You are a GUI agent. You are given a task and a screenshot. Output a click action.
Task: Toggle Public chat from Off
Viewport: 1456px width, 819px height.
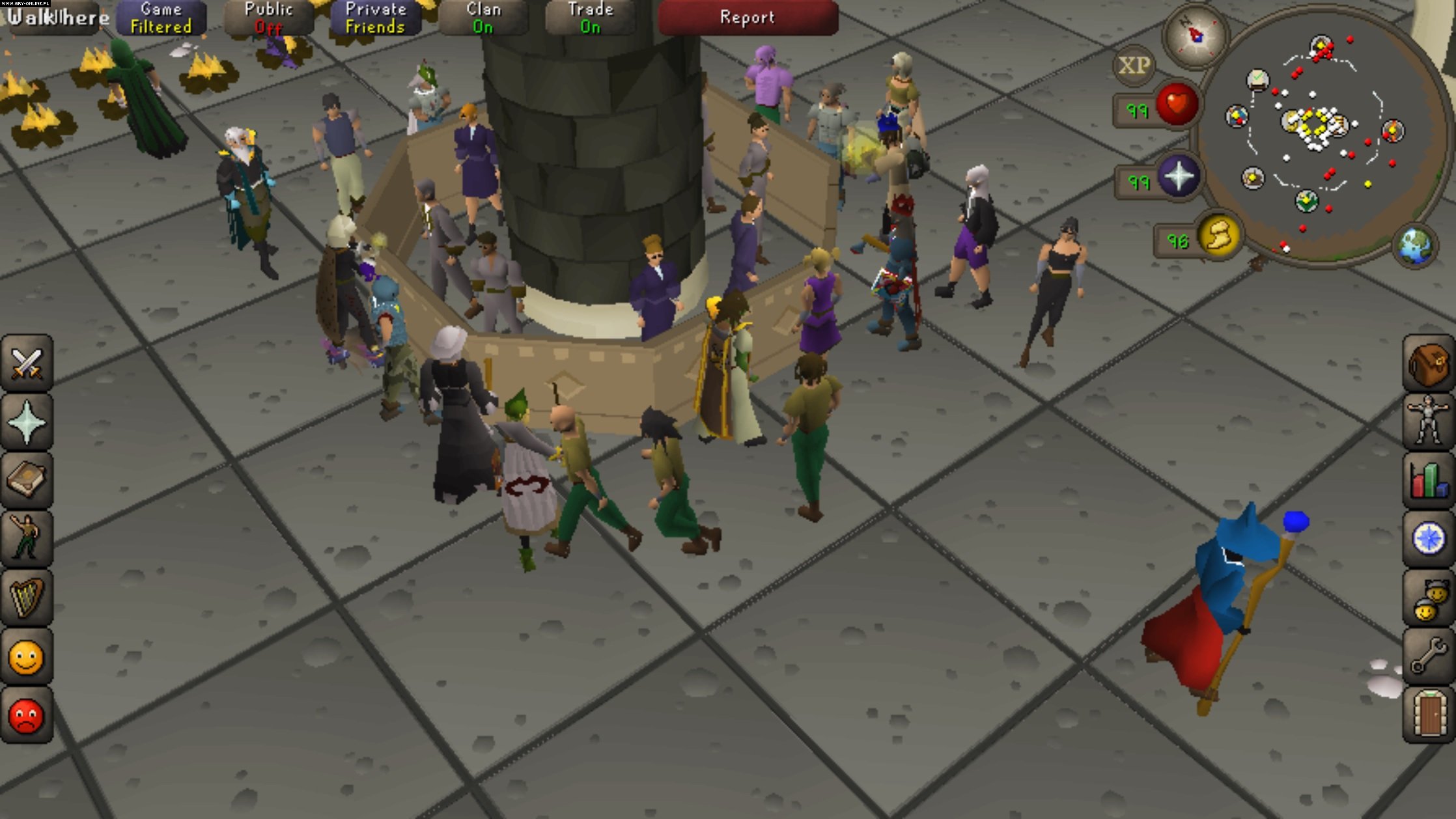pyautogui.click(x=268, y=16)
